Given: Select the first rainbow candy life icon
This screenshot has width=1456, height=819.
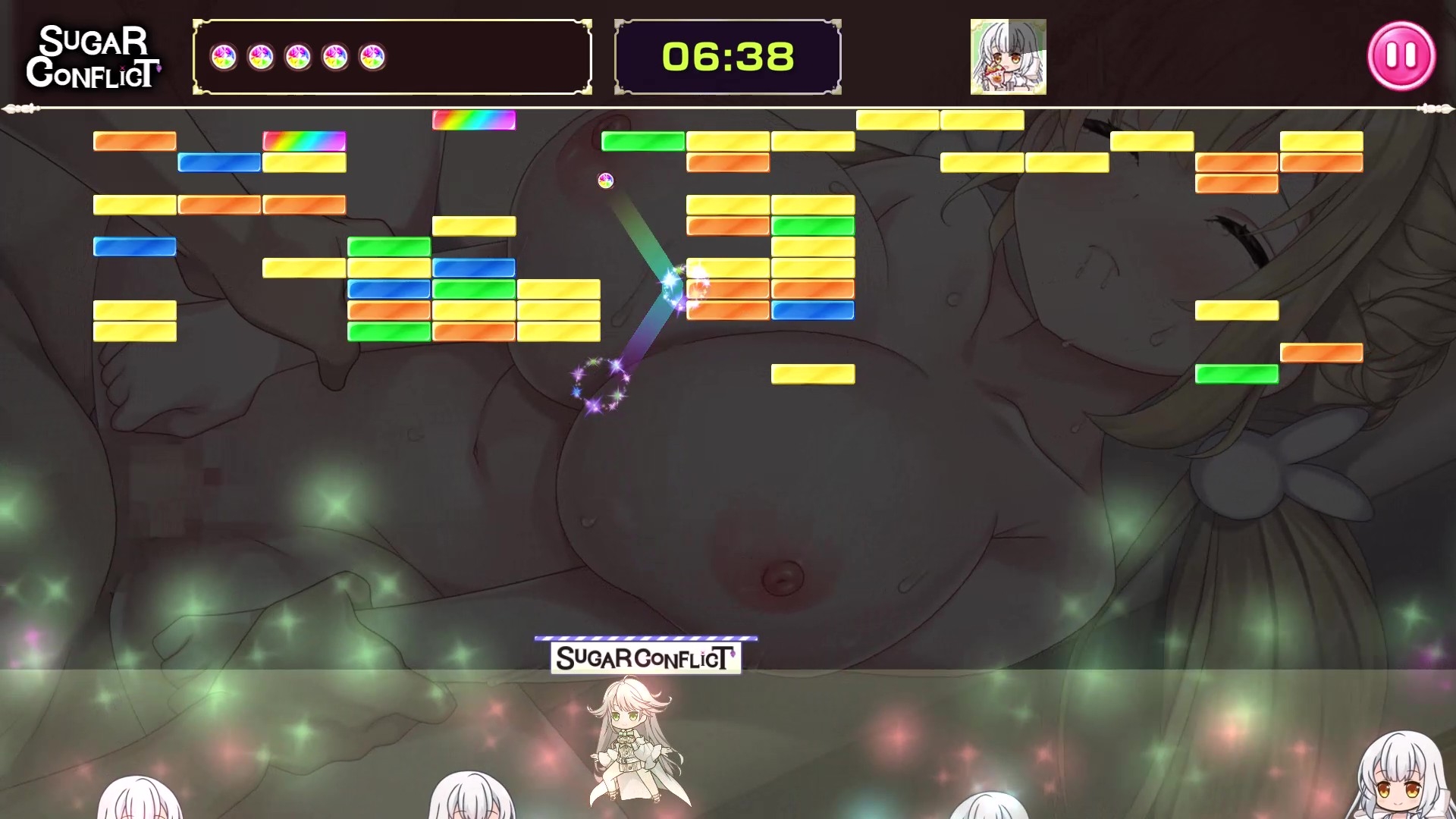Looking at the screenshot, I should (225, 55).
